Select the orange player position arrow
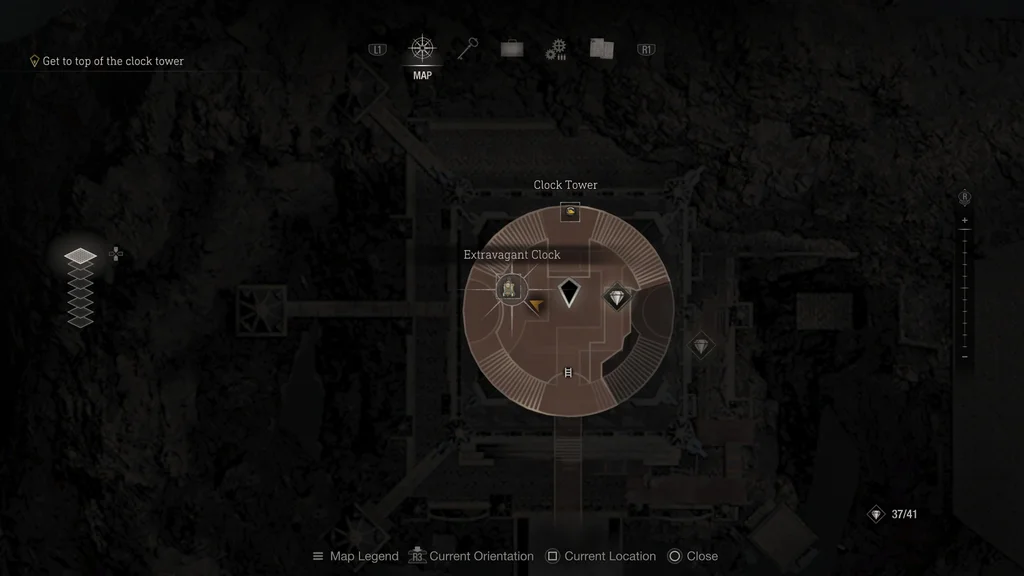 pyautogui.click(x=536, y=305)
